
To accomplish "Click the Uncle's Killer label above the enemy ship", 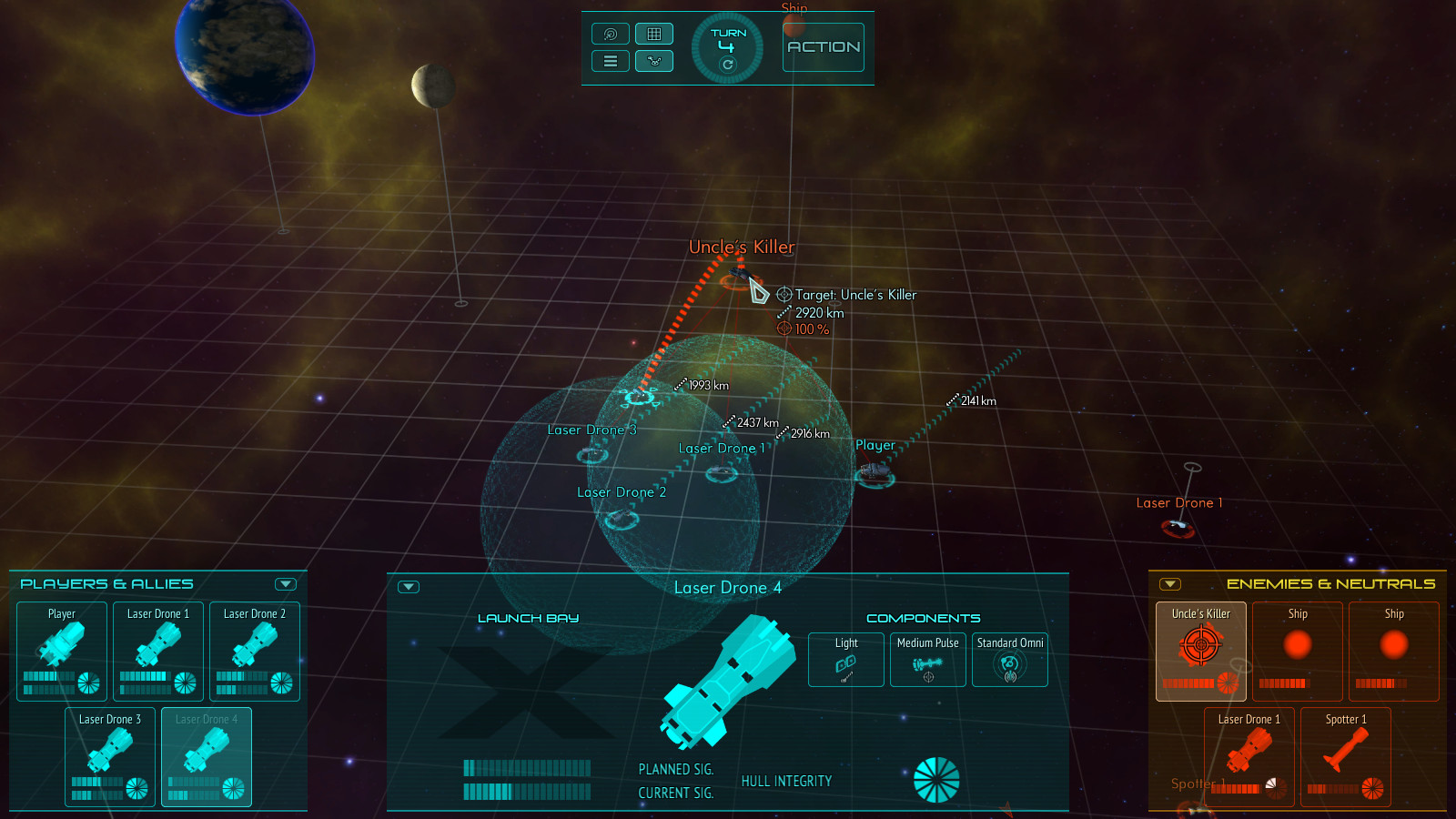I will tap(743, 247).
